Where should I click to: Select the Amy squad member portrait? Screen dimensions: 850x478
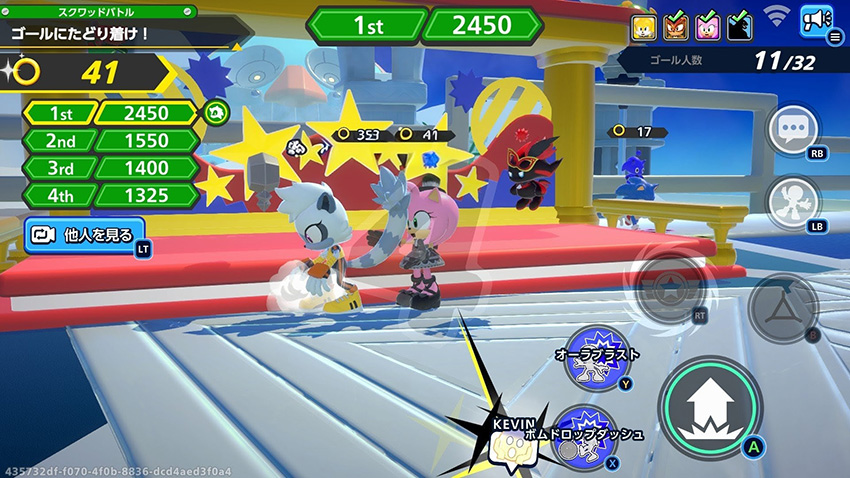click(707, 26)
